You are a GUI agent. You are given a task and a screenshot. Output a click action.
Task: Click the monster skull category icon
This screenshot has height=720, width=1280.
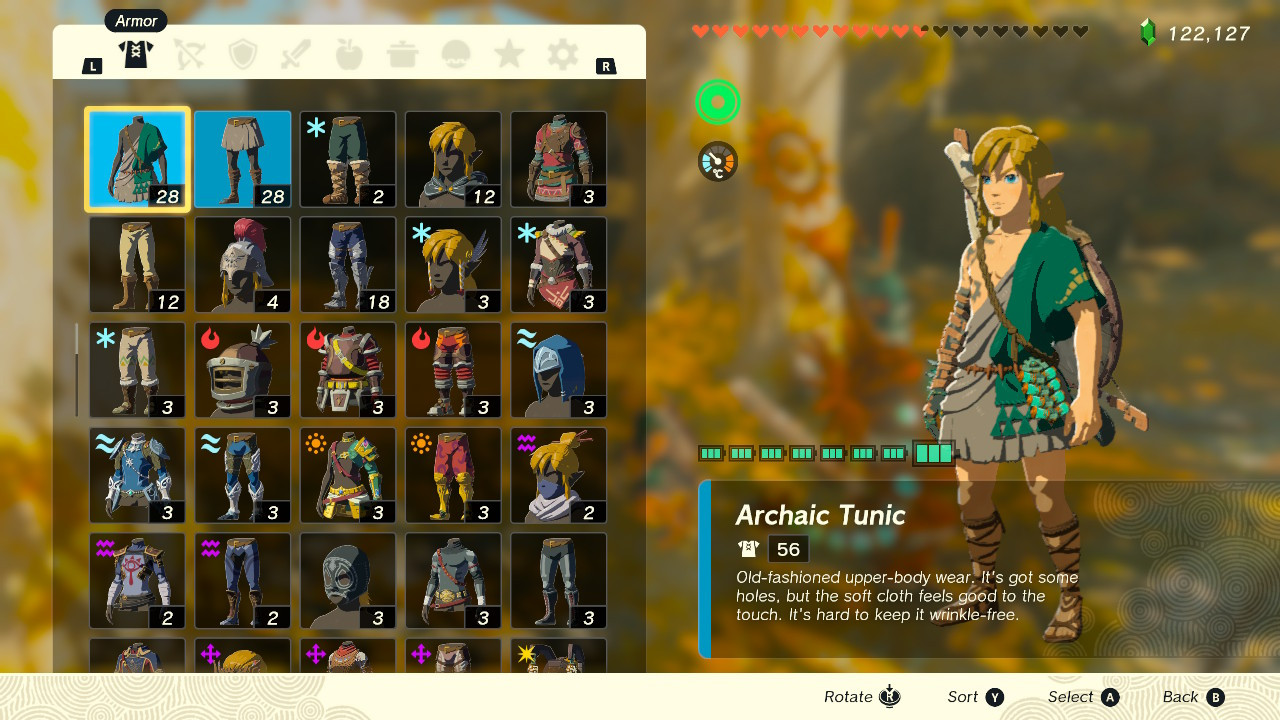click(455, 55)
